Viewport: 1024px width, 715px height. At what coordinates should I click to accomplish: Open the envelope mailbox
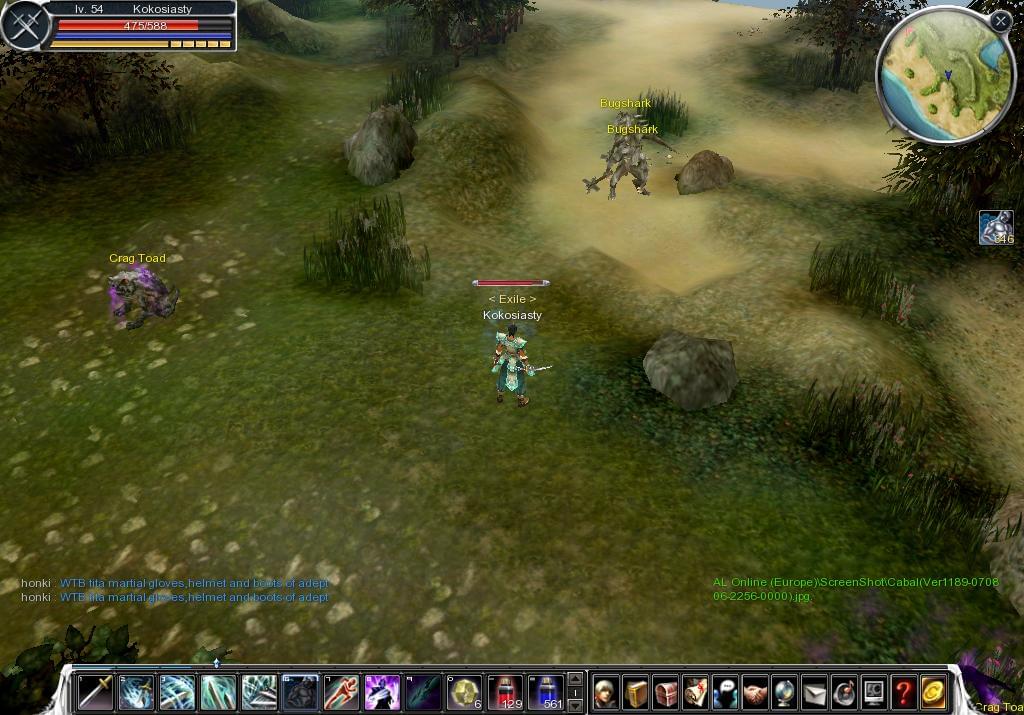pos(814,692)
